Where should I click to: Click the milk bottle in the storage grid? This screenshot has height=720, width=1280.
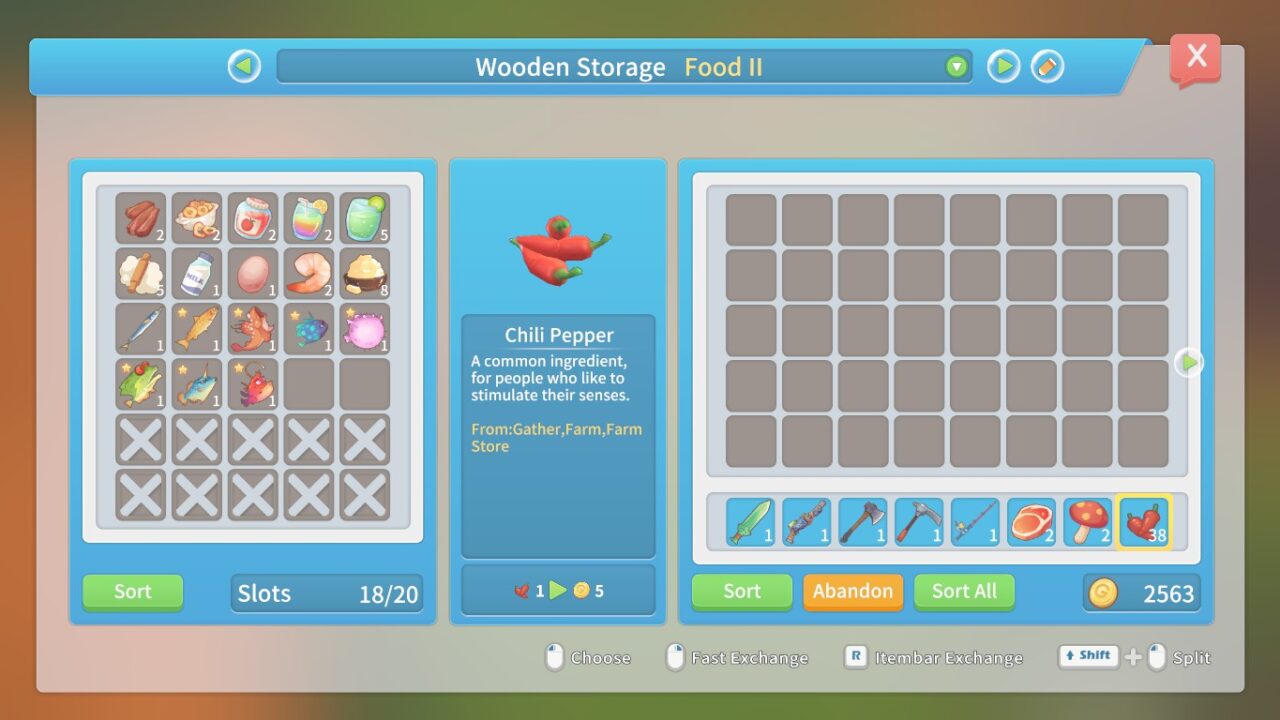click(x=197, y=272)
